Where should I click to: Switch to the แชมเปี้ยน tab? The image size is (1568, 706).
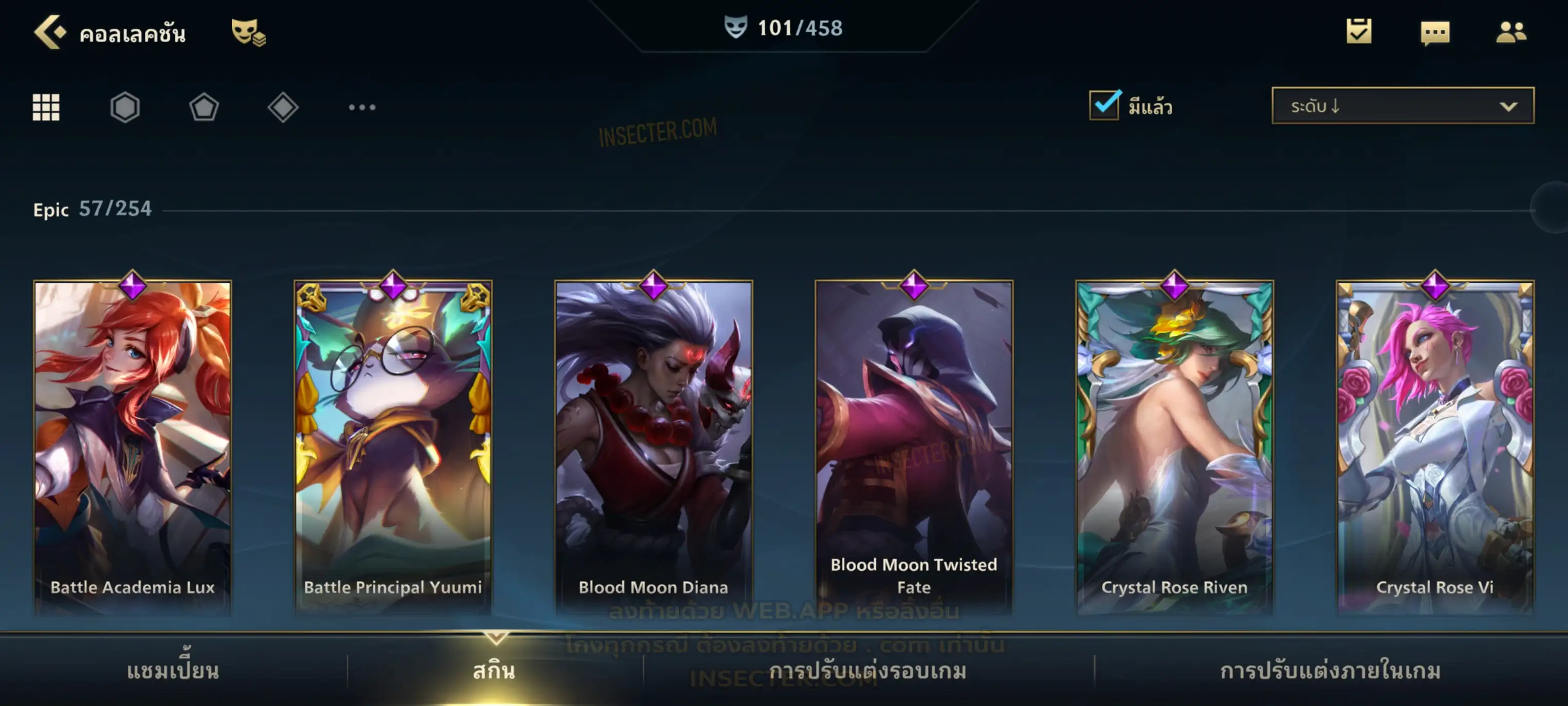pos(173,671)
